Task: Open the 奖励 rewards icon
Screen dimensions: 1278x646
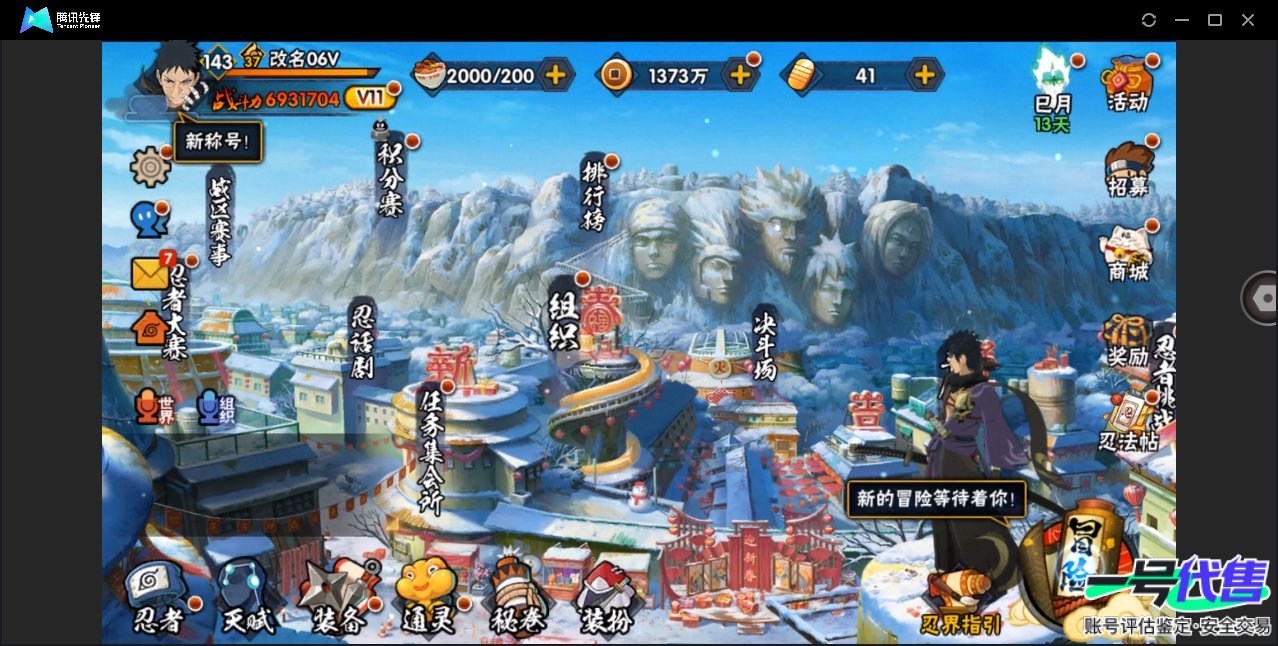Action: [1127, 340]
